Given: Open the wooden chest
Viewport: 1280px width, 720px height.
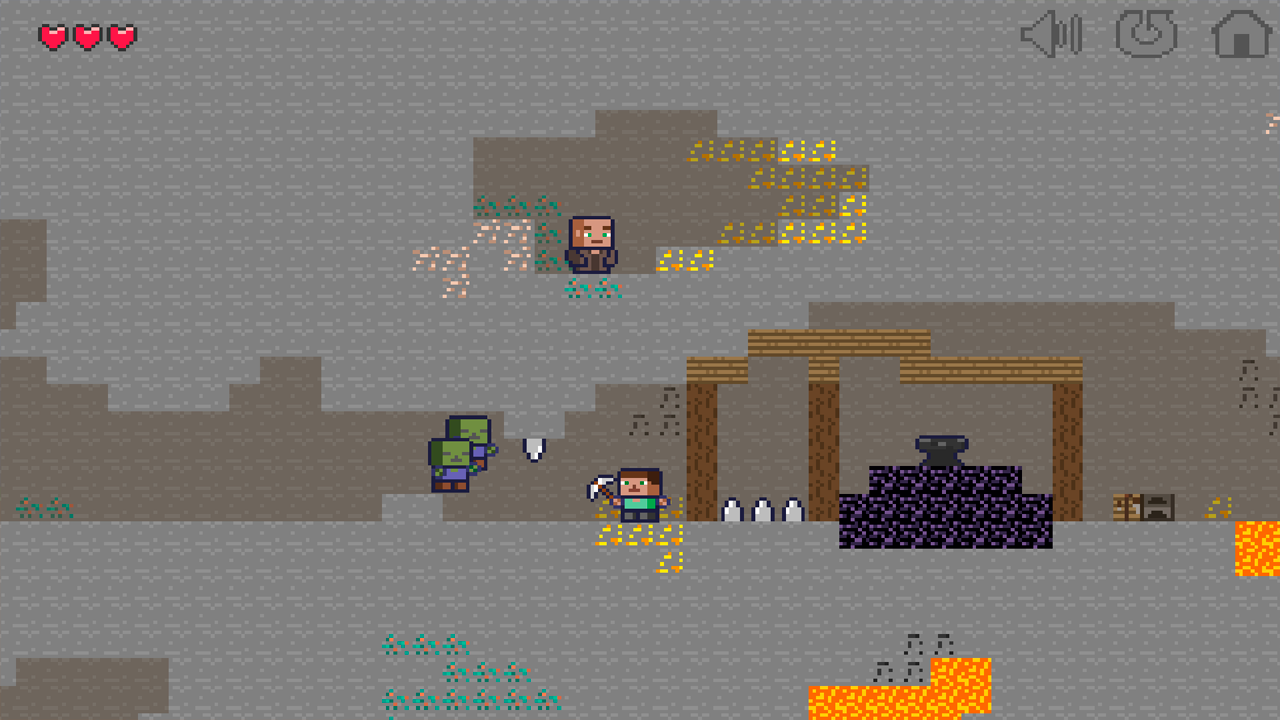Looking at the screenshot, I should pos(1126,507).
